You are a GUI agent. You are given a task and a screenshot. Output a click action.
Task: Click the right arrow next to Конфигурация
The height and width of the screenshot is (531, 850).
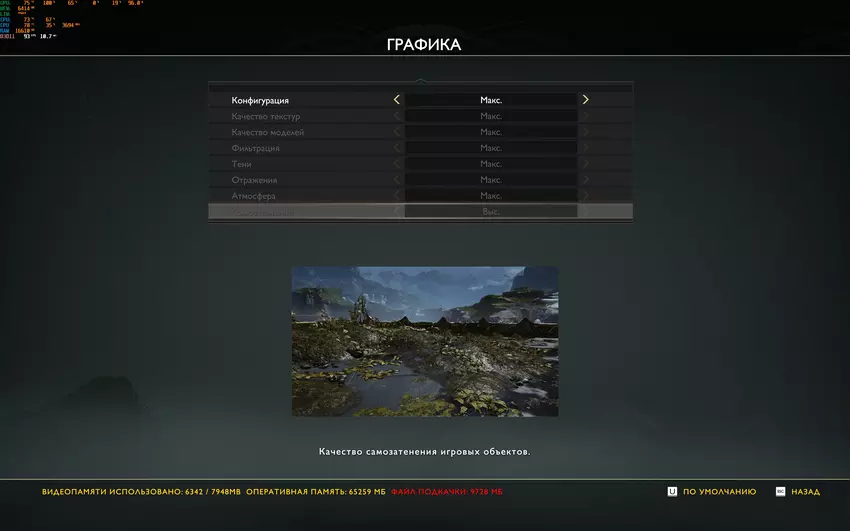click(x=586, y=100)
